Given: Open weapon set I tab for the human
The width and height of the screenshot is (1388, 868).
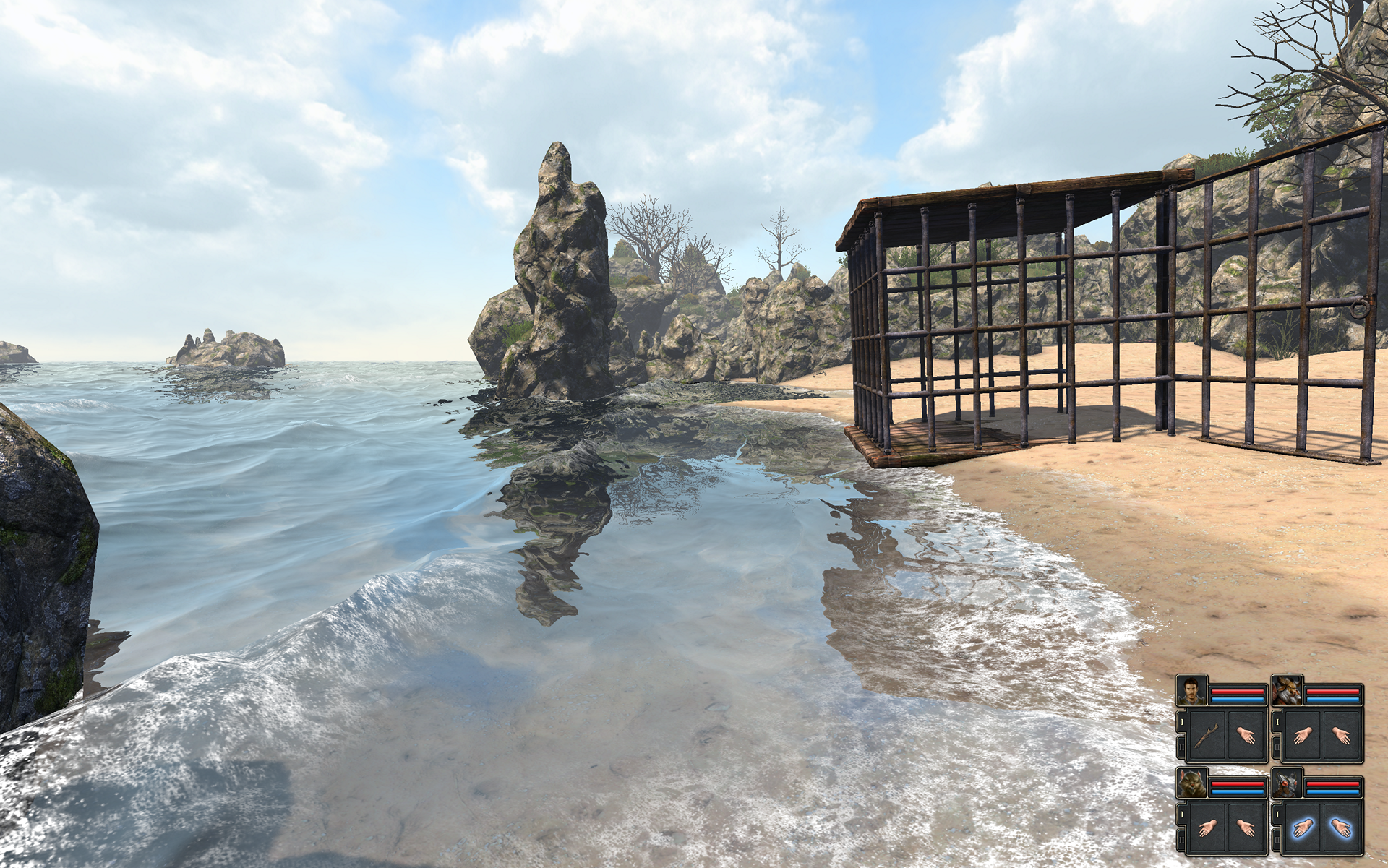Looking at the screenshot, I should click(1182, 721).
